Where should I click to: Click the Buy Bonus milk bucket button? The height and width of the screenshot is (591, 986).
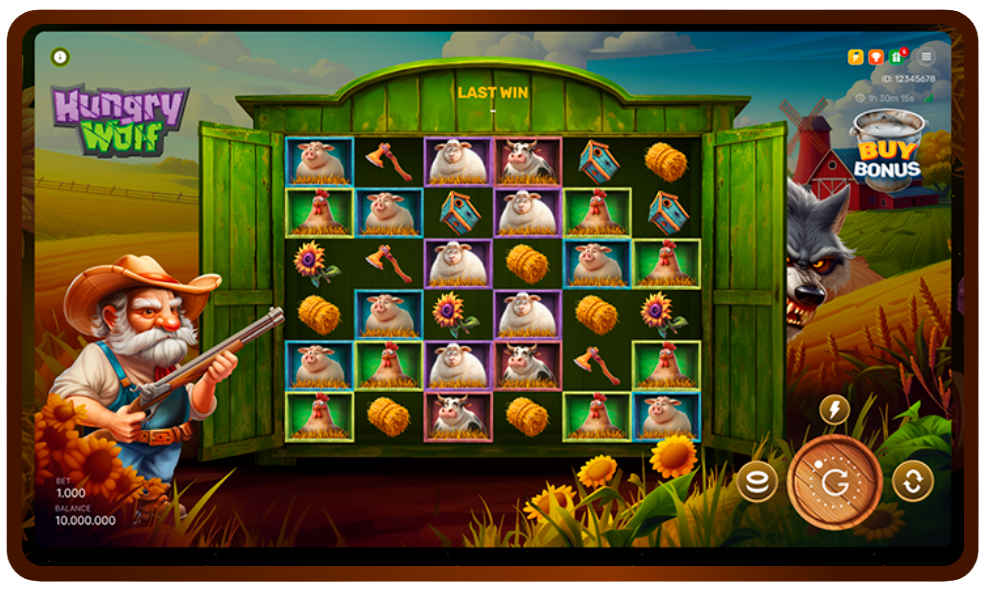click(886, 148)
